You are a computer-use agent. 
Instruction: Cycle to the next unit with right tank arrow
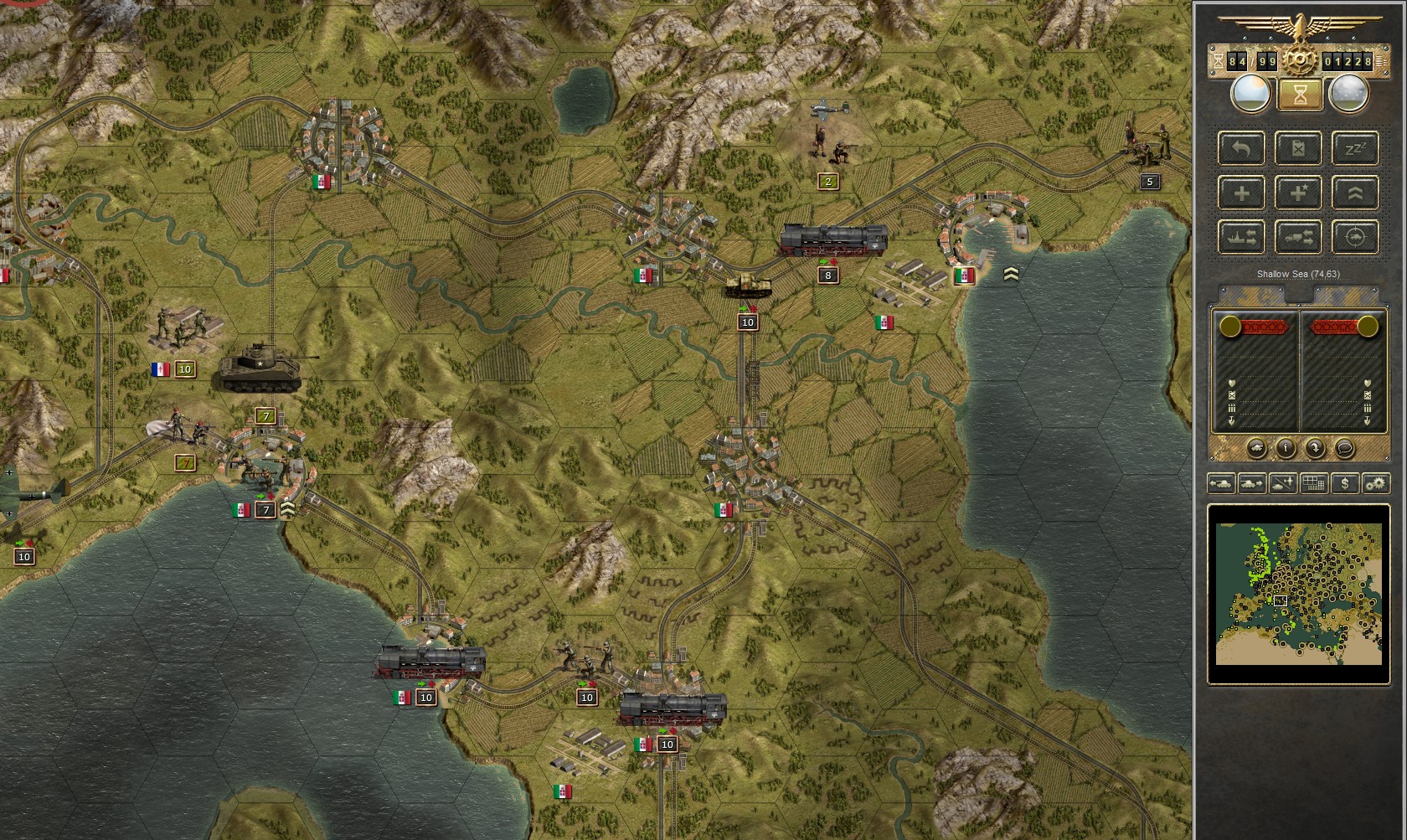[x=1251, y=484]
